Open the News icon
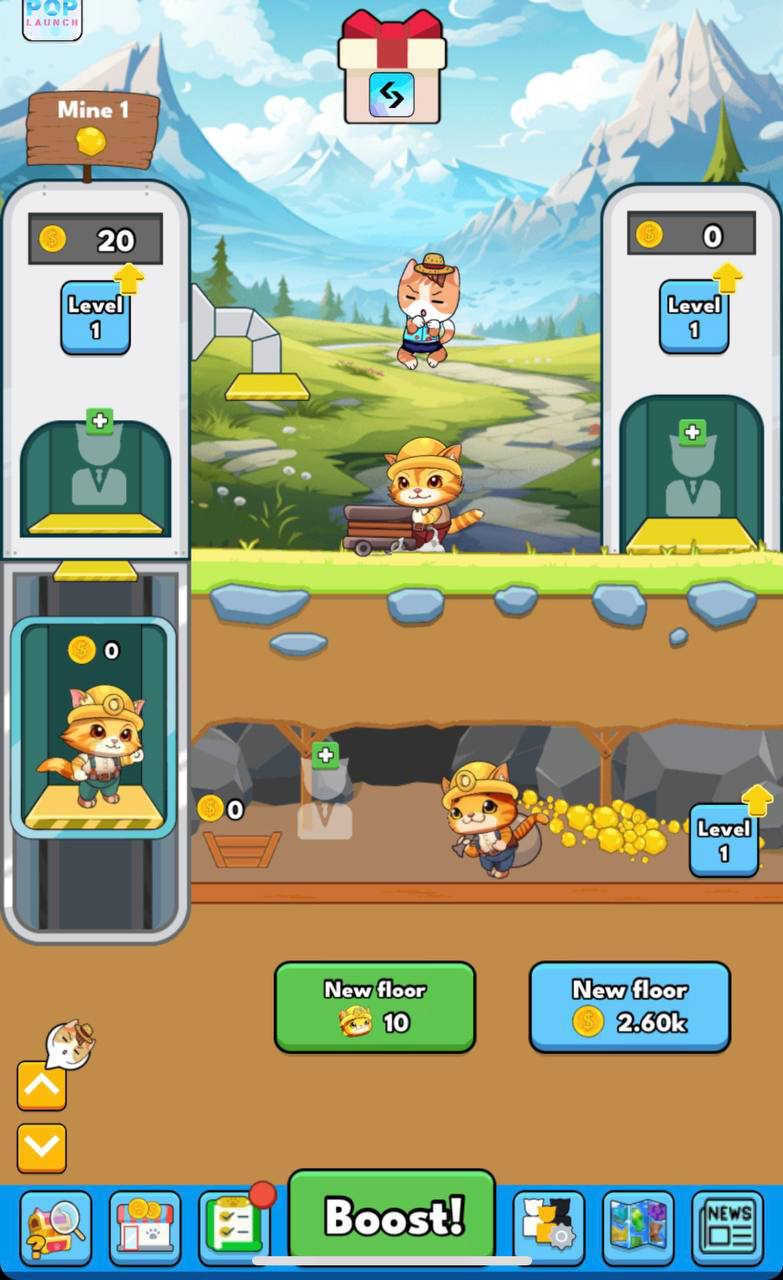 tap(727, 1227)
